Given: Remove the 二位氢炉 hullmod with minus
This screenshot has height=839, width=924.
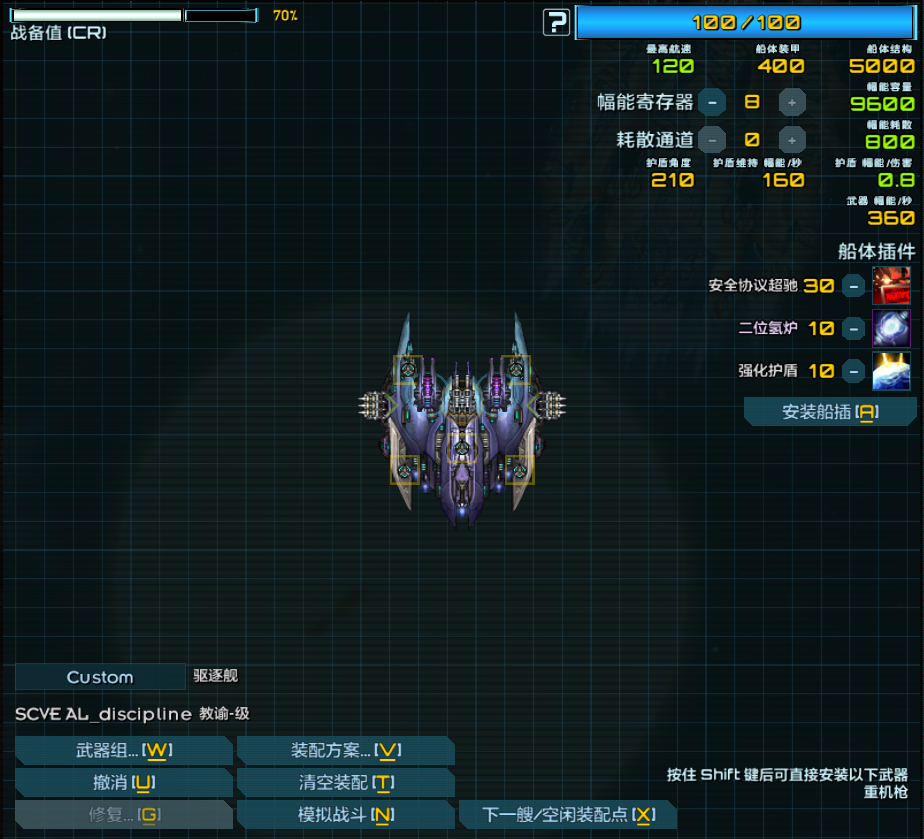Looking at the screenshot, I should pyautogui.click(x=853, y=328).
